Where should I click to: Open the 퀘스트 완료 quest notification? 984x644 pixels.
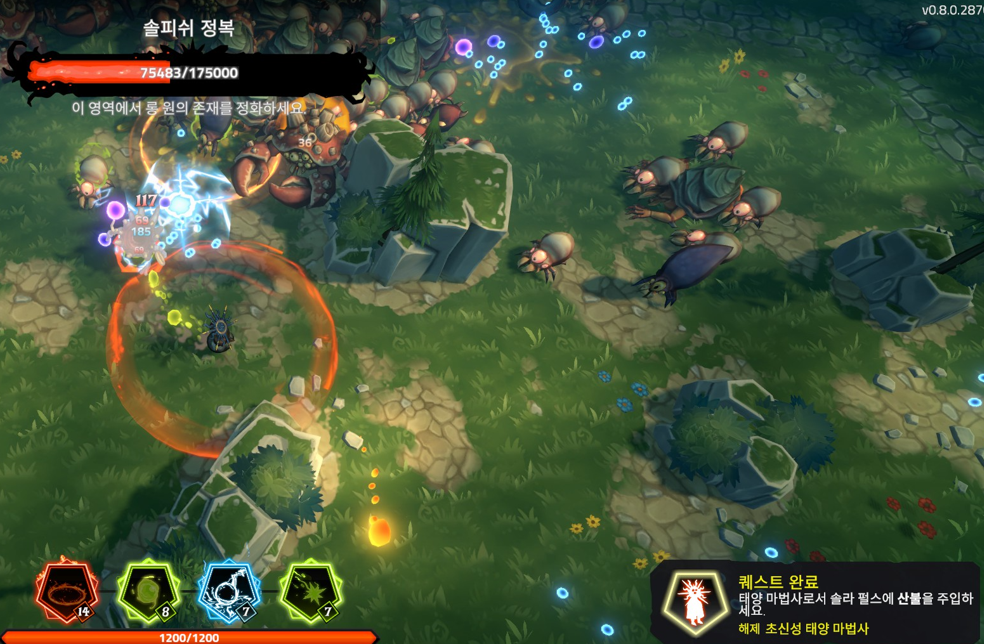[x=816, y=602]
